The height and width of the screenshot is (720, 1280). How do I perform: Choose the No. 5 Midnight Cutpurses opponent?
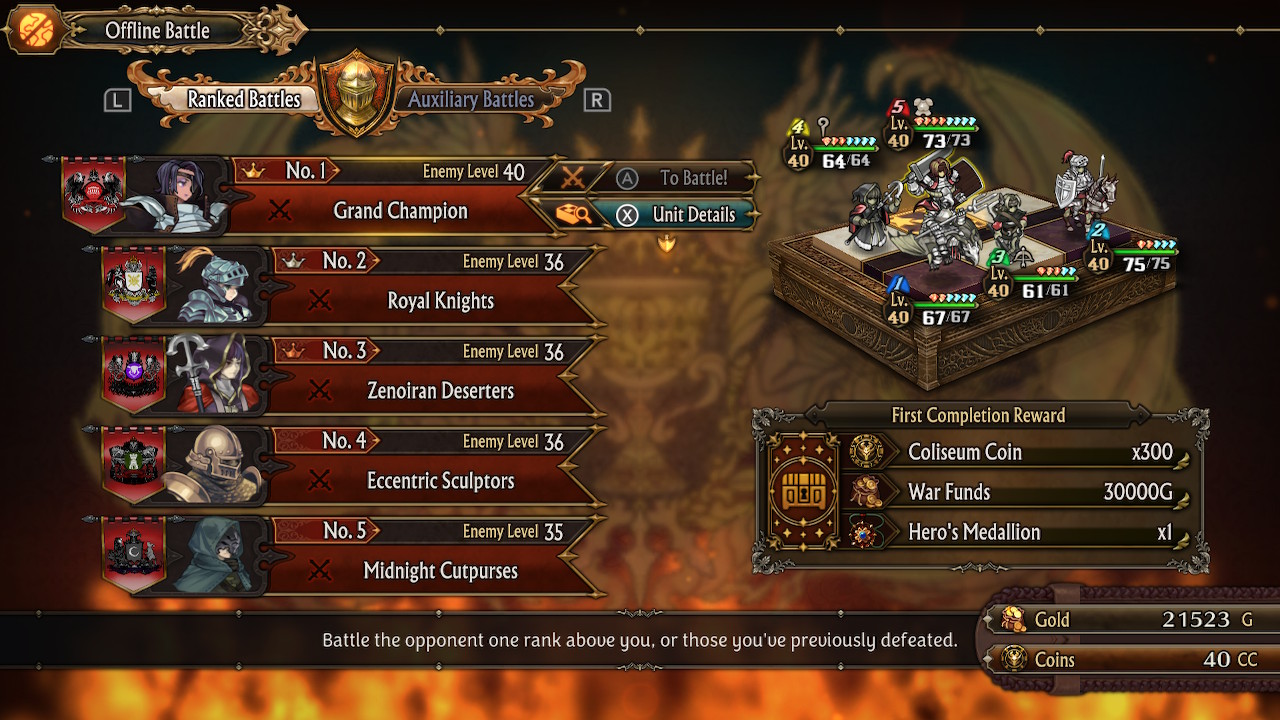point(440,571)
